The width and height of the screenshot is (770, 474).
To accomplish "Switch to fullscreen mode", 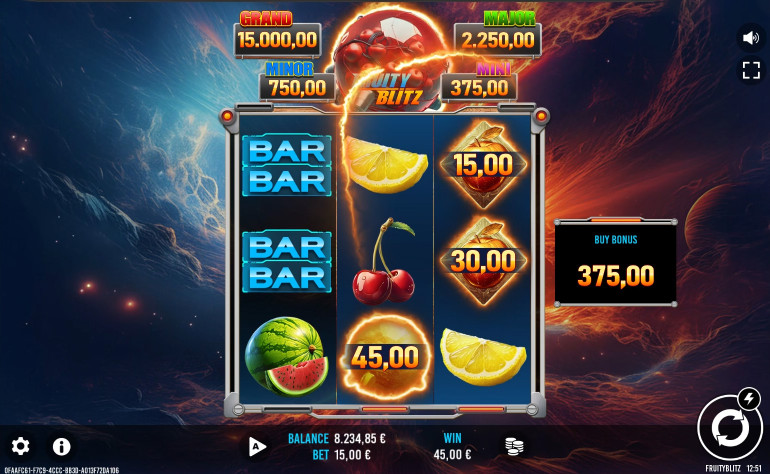I will pos(750,70).
